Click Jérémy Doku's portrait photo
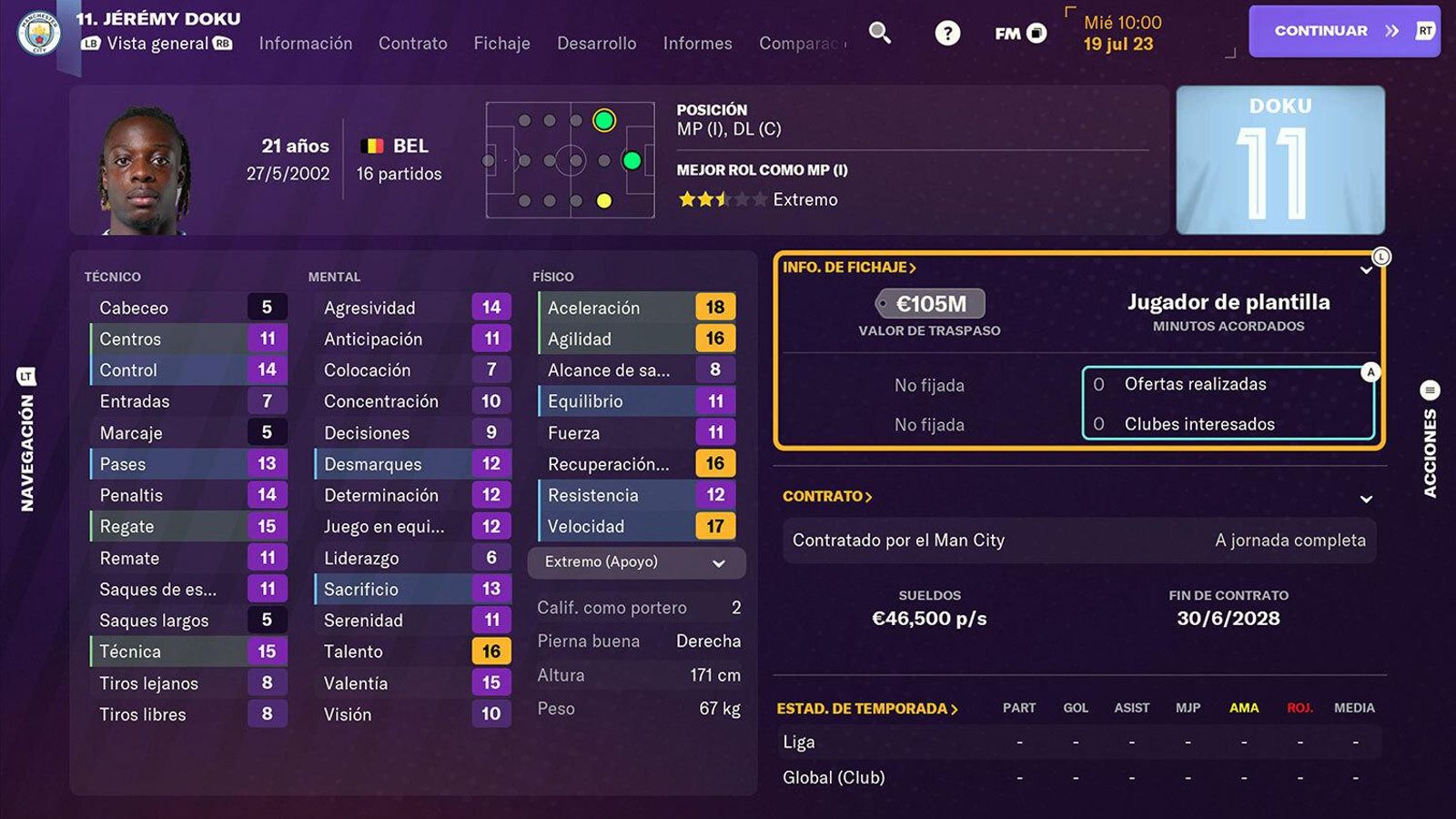This screenshot has width=1456, height=819. pyautogui.click(x=146, y=169)
